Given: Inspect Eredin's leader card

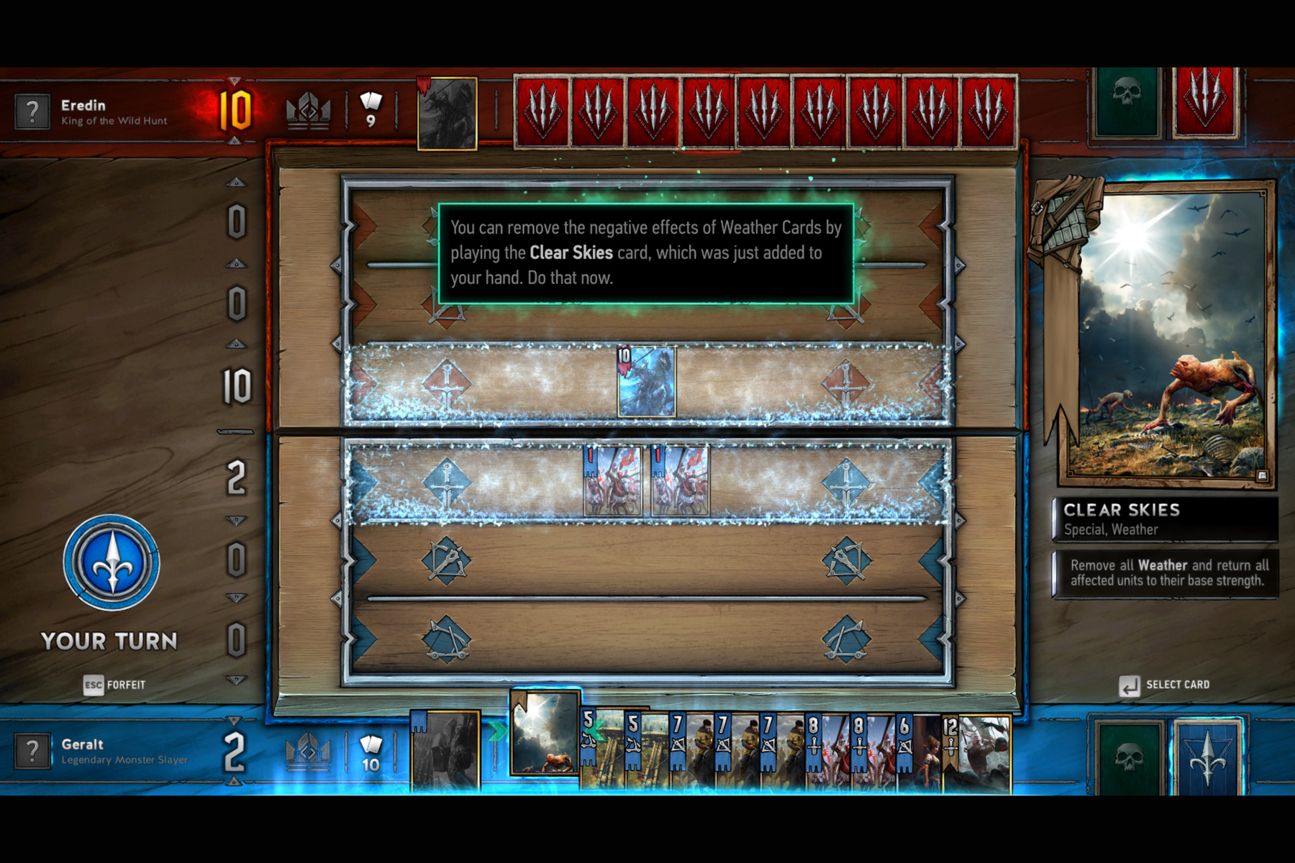Looking at the screenshot, I should click(446, 113).
